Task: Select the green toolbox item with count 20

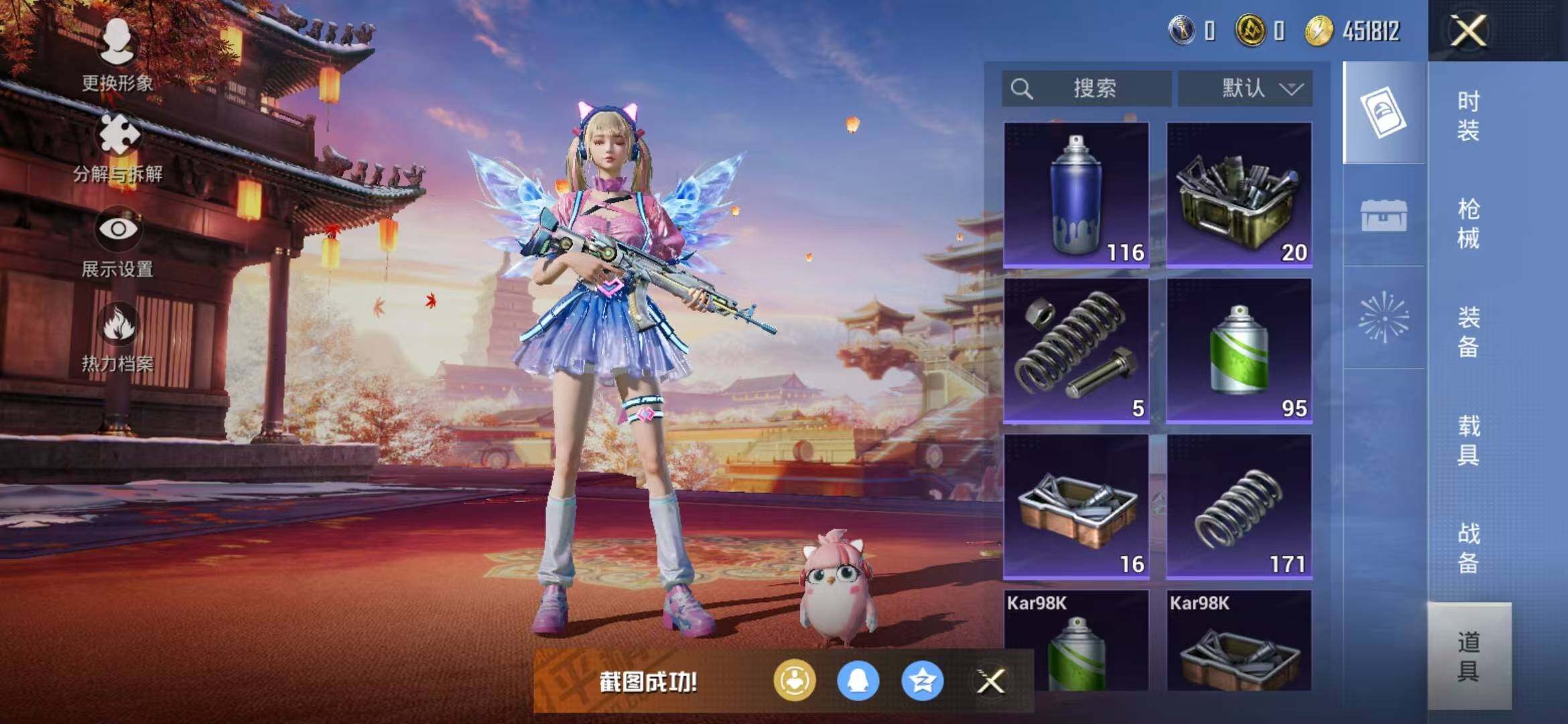Action: pyautogui.click(x=1239, y=195)
